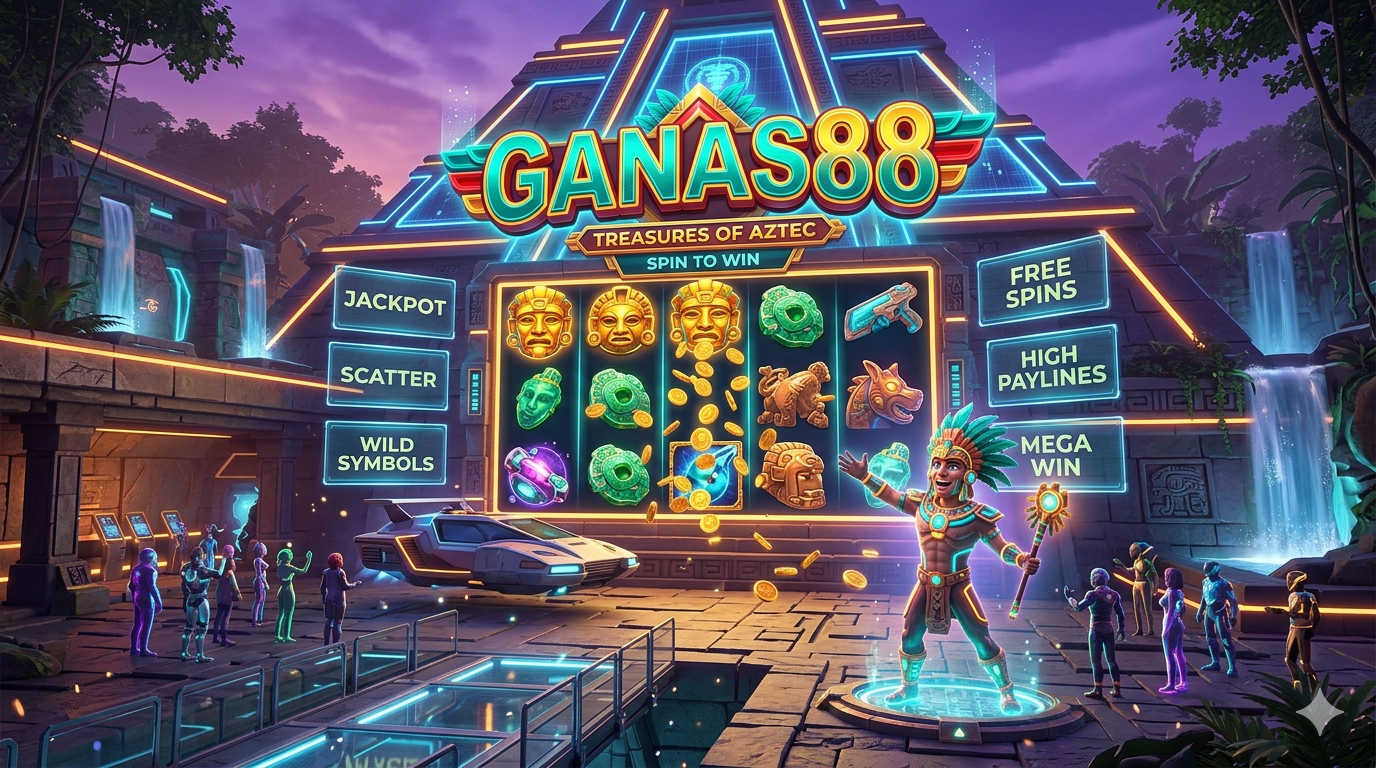Click the orange wolf head symbol
This screenshot has height=768, width=1376.
coord(883,395)
